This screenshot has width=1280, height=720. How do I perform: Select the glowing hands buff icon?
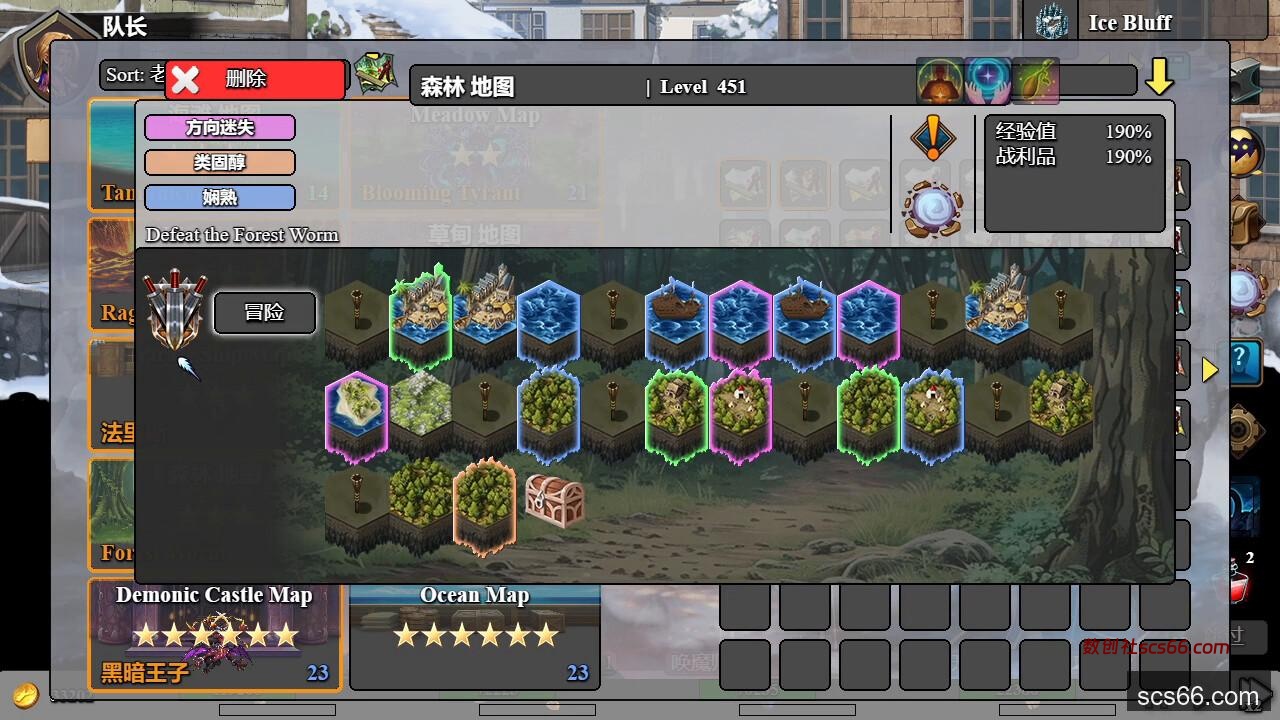coord(988,82)
